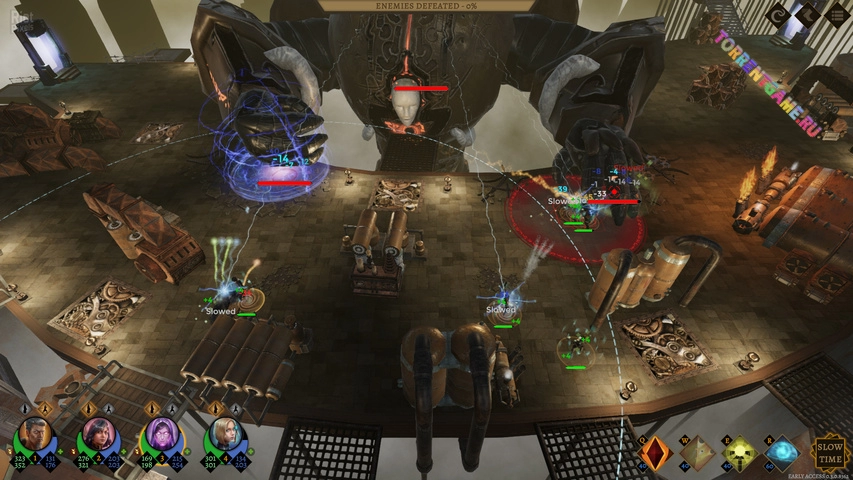Select the grey-haired male hero portrait
This screenshot has width=853, height=480.
click(x=33, y=436)
